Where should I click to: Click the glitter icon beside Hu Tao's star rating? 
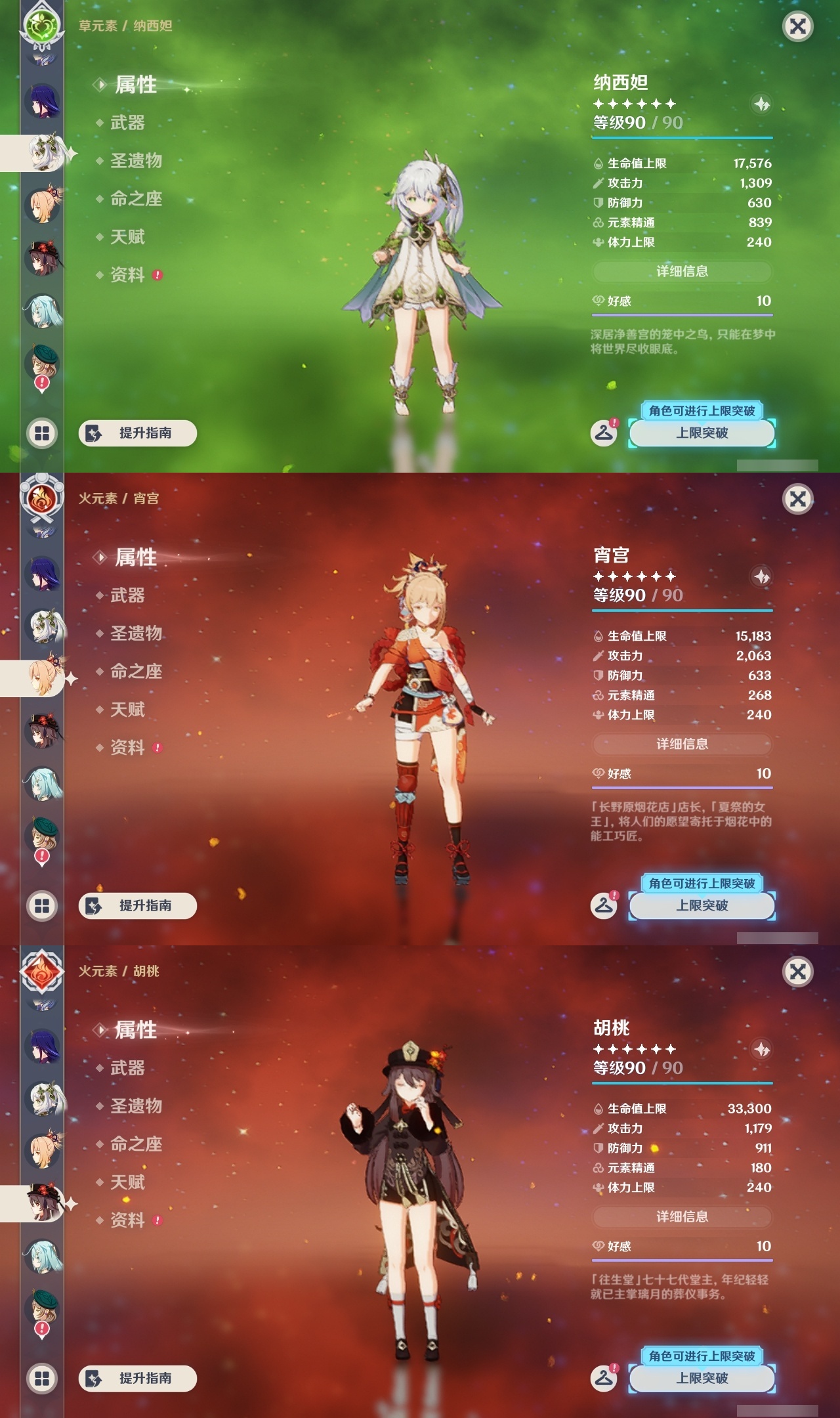click(761, 1049)
